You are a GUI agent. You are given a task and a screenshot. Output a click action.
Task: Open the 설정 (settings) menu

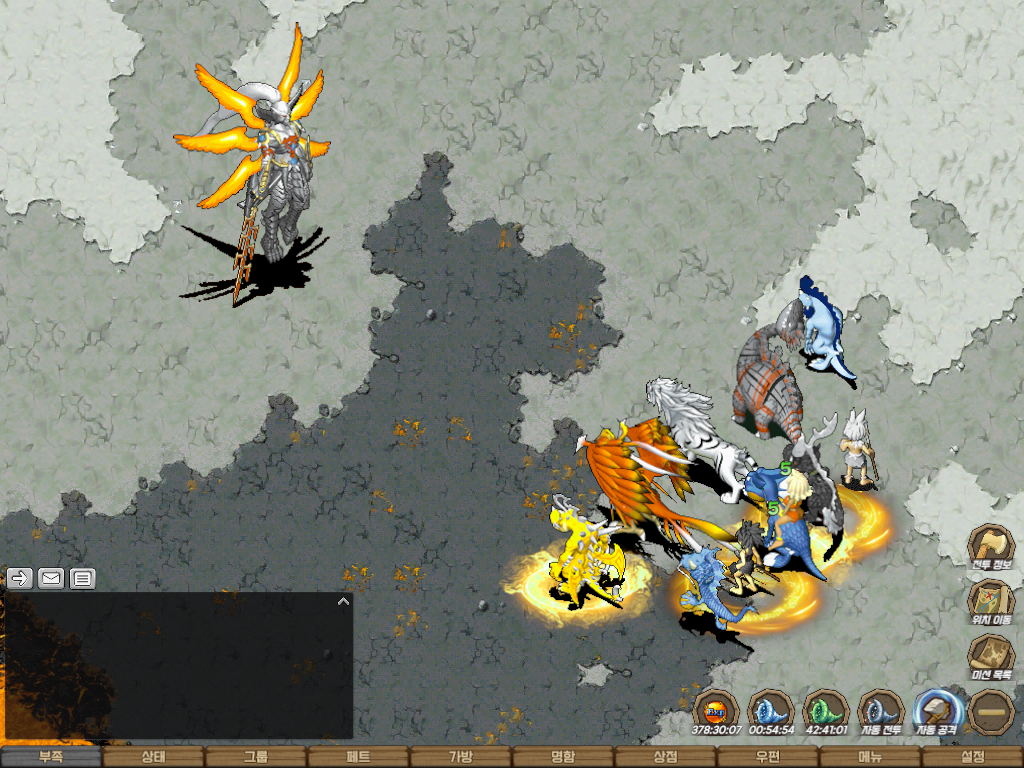pyautogui.click(x=972, y=757)
